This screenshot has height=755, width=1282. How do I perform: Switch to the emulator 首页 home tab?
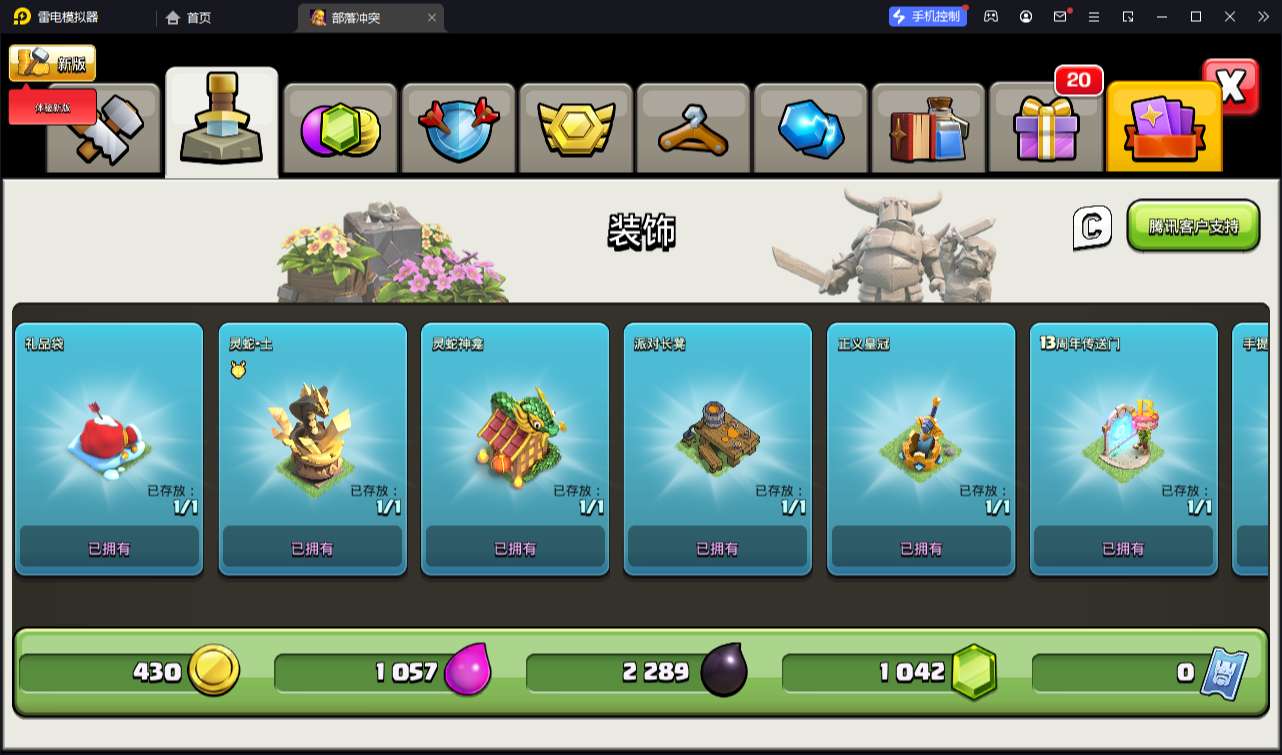[x=189, y=17]
